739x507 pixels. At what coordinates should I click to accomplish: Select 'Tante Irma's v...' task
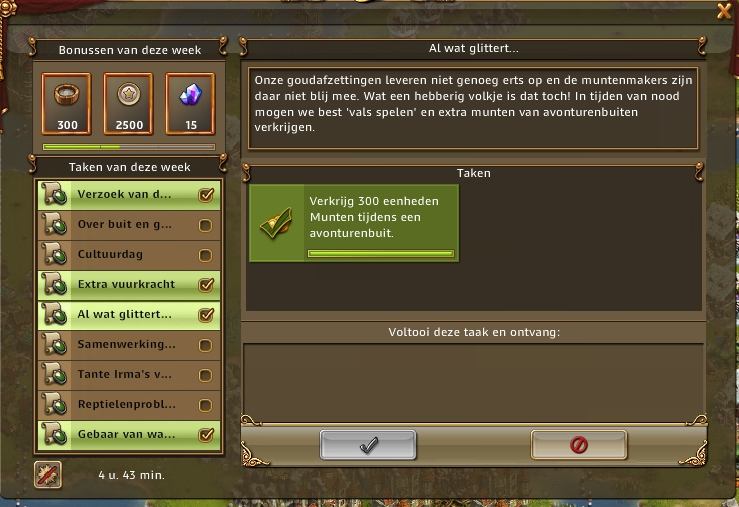pos(128,375)
